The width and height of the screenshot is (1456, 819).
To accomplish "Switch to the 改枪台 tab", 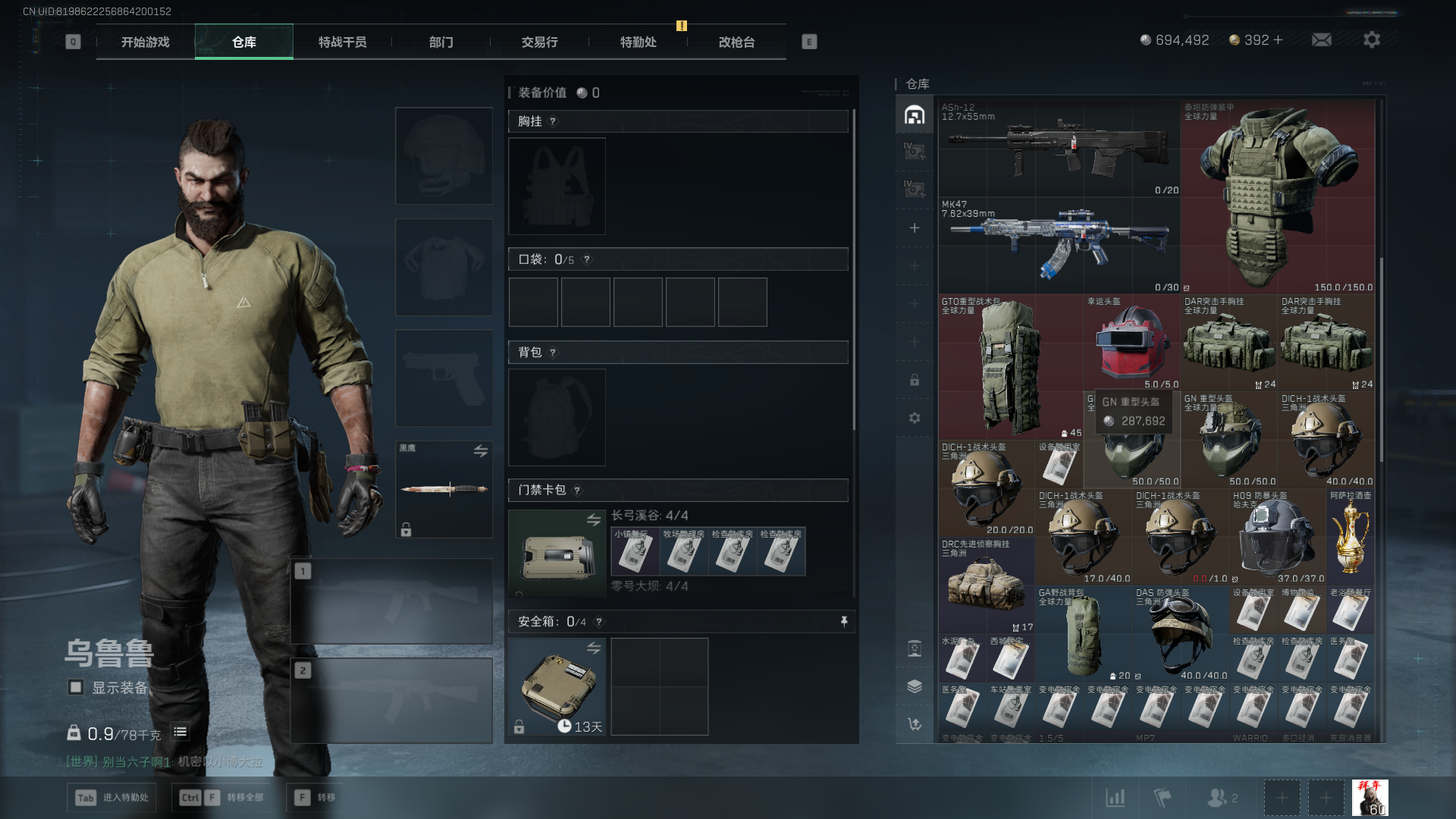I will (737, 42).
